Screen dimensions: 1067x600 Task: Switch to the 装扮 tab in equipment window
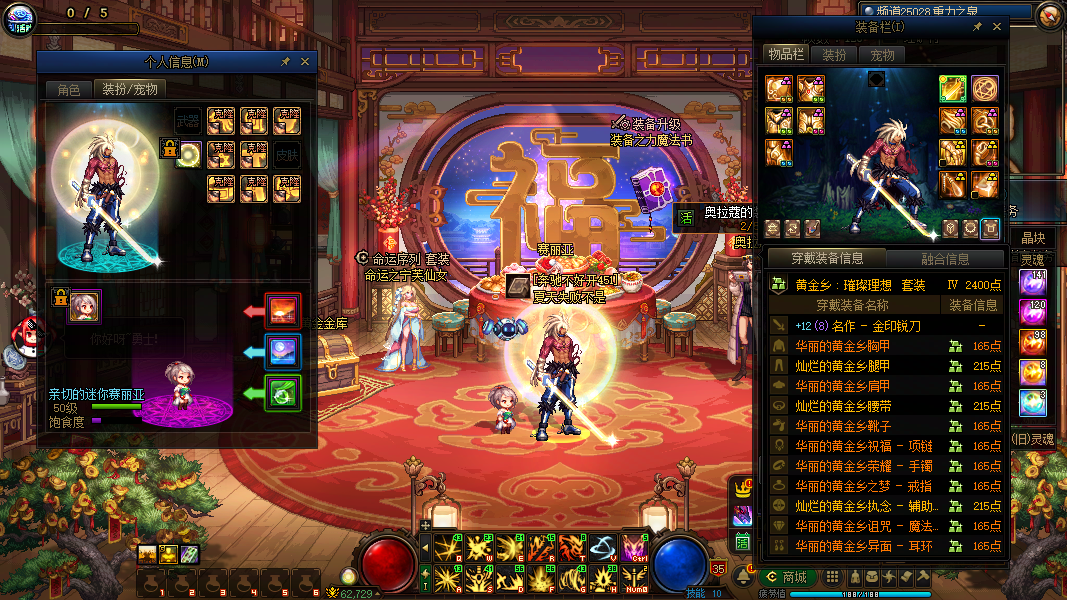coord(834,55)
